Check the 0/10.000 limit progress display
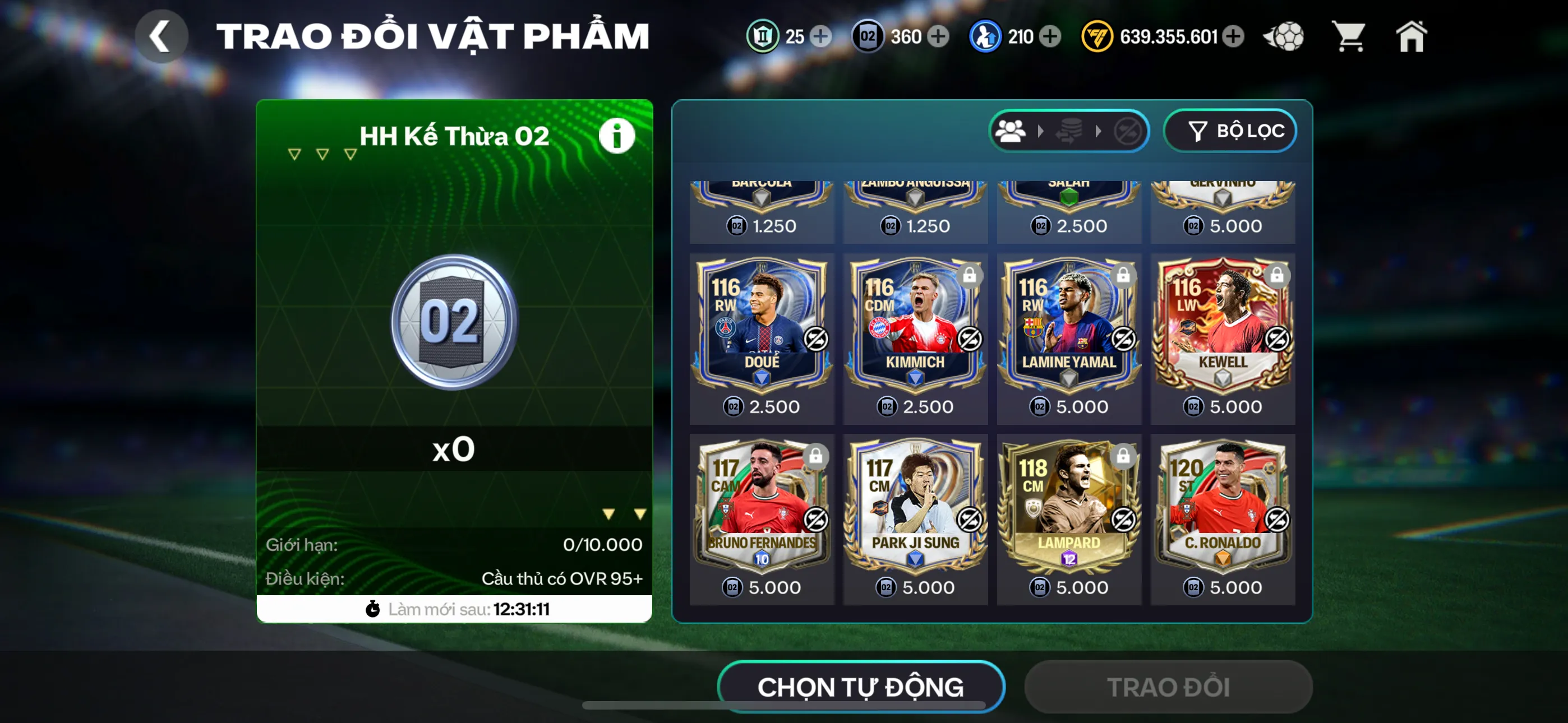 (x=602, y=545)
